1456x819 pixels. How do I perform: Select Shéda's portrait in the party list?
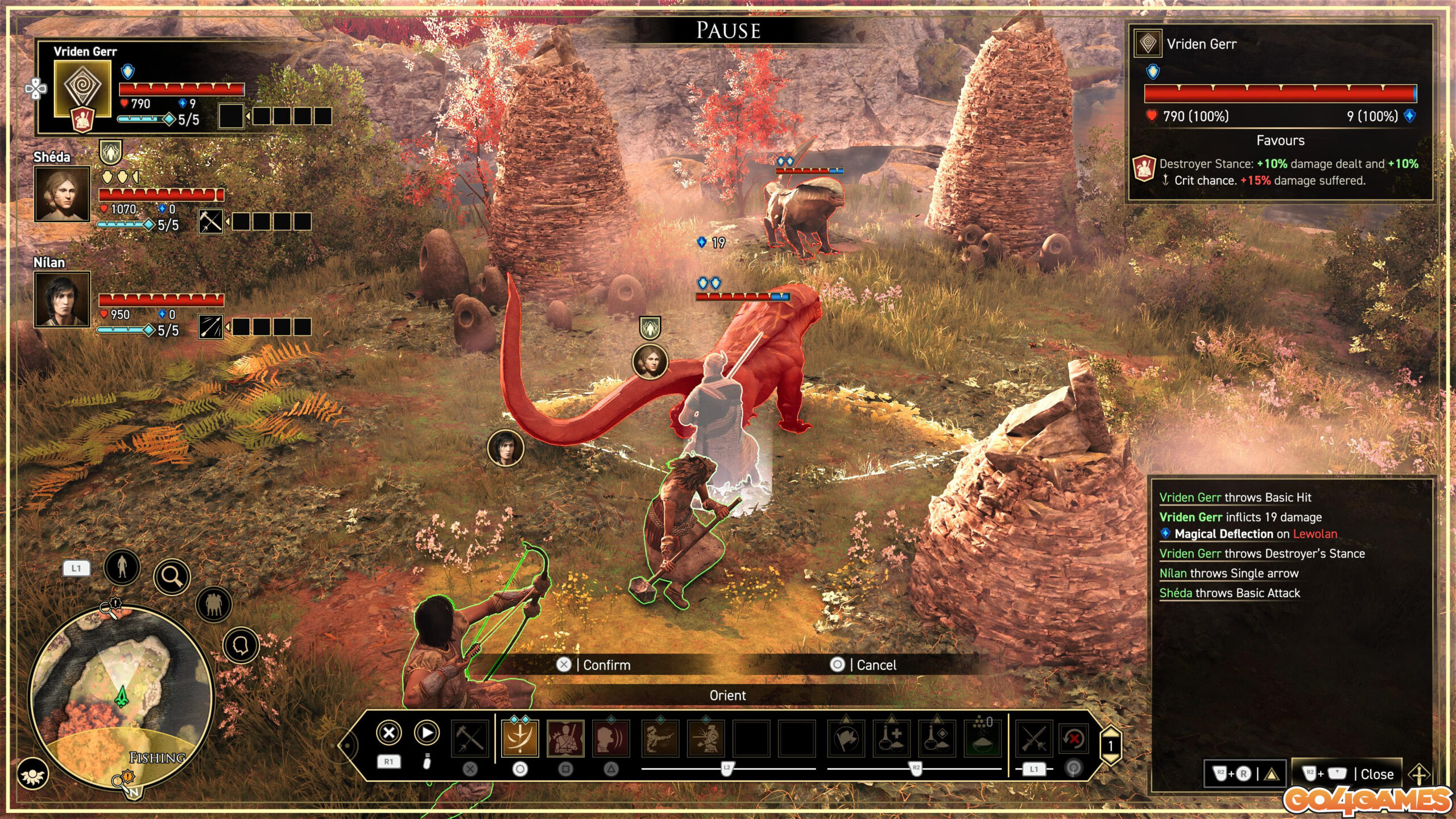(63, 193)
